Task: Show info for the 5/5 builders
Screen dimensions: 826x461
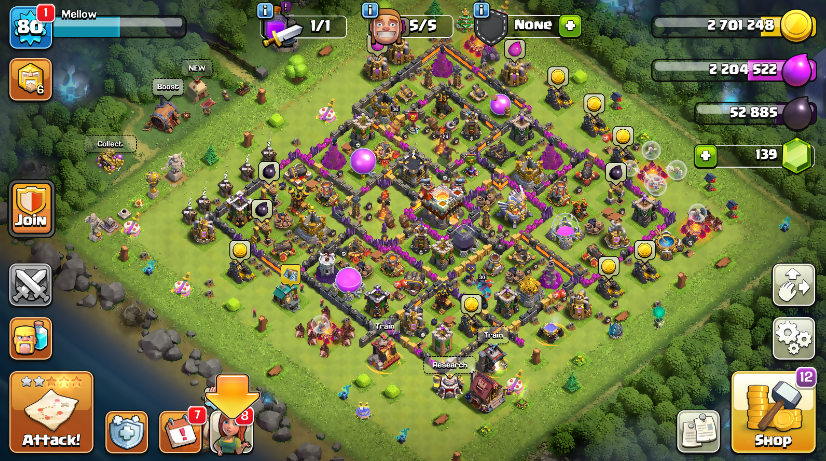Action: tap(370, 10)
